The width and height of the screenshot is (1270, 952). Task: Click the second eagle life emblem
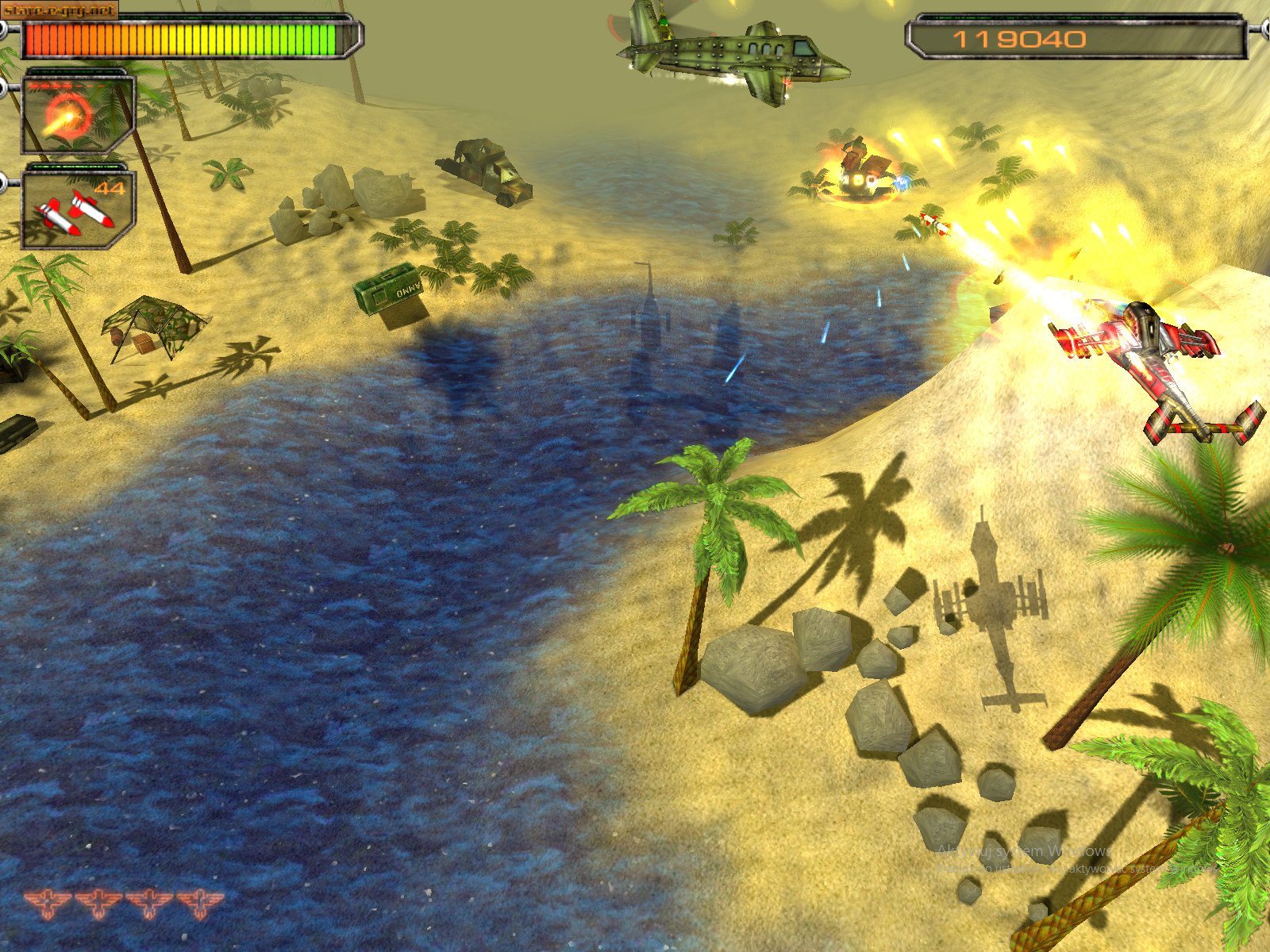[97, 902]
